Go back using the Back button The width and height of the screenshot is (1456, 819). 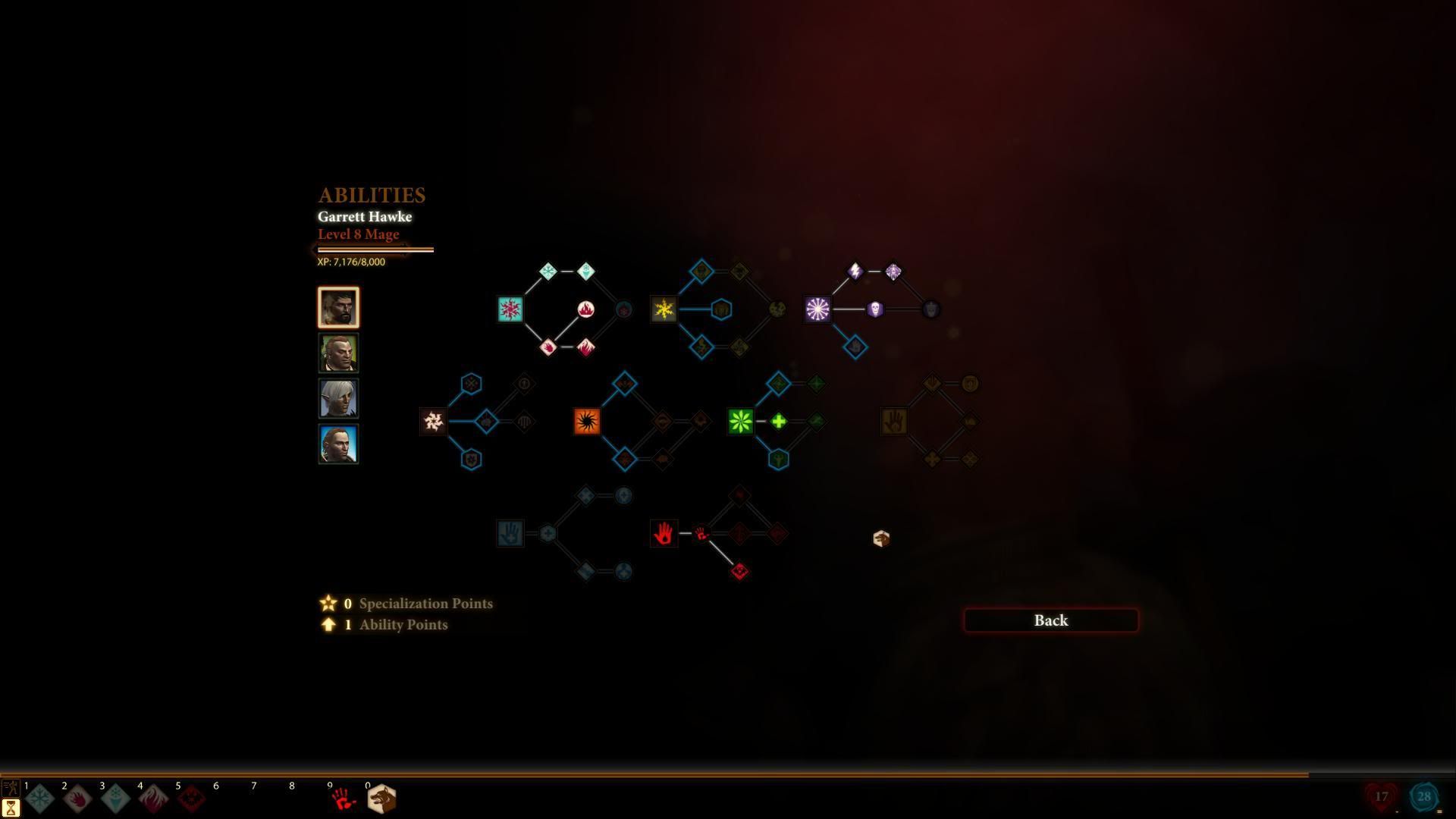[1050, 620]
